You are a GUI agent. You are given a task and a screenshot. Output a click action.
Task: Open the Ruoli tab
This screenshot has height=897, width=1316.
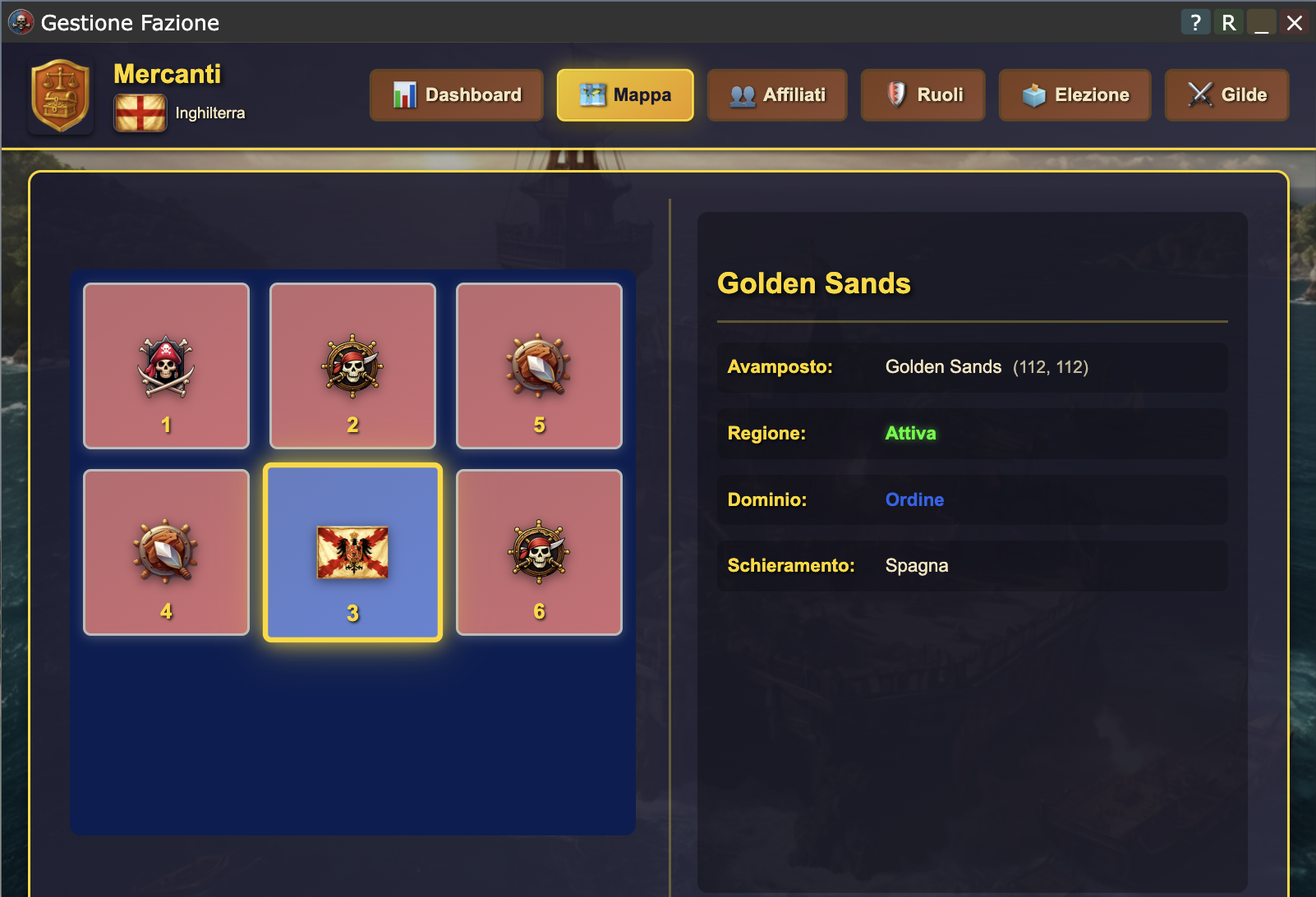pyautogui.click(x=923, y=95)
